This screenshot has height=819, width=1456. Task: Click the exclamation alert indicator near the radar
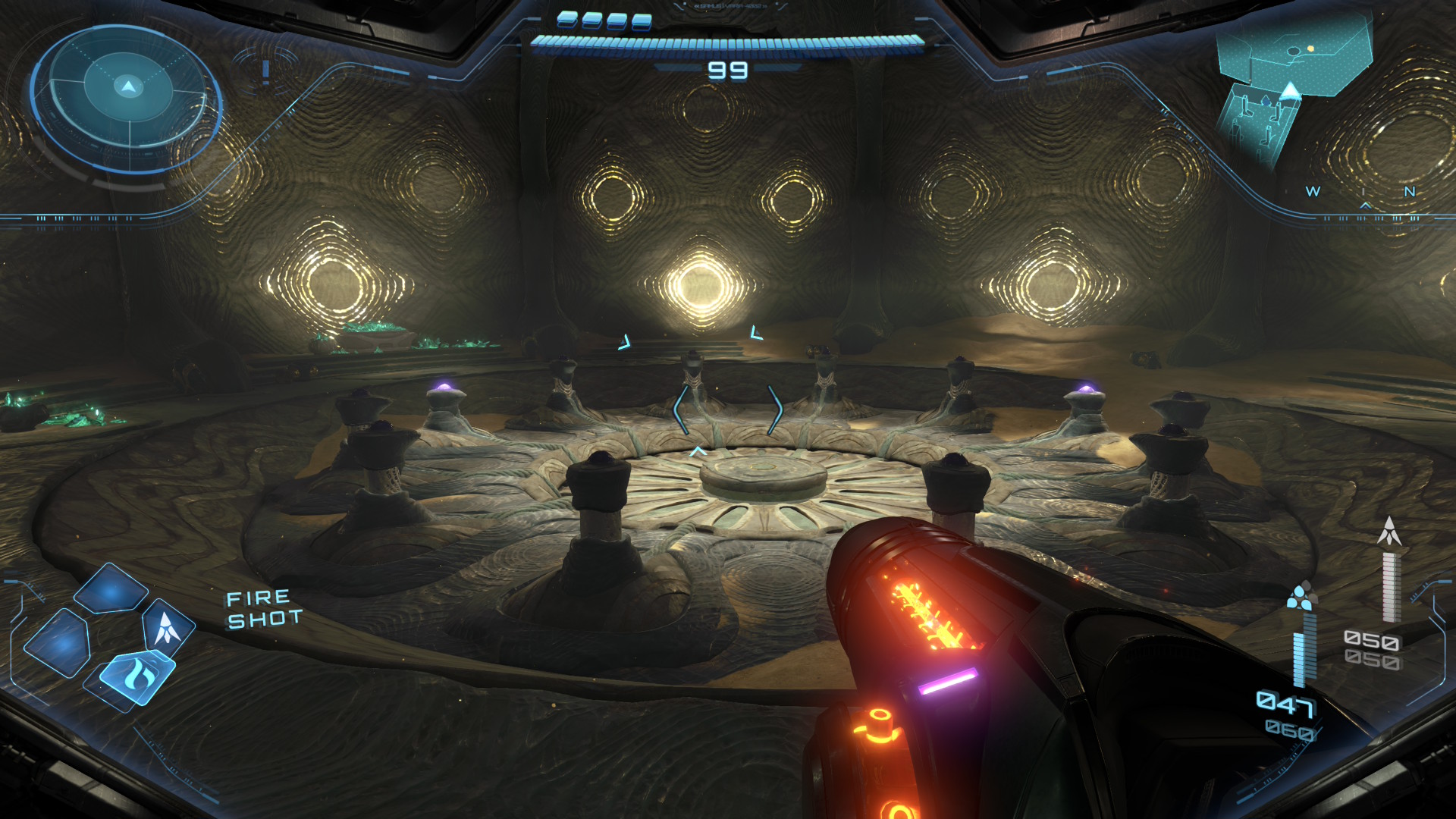point(265,71)
